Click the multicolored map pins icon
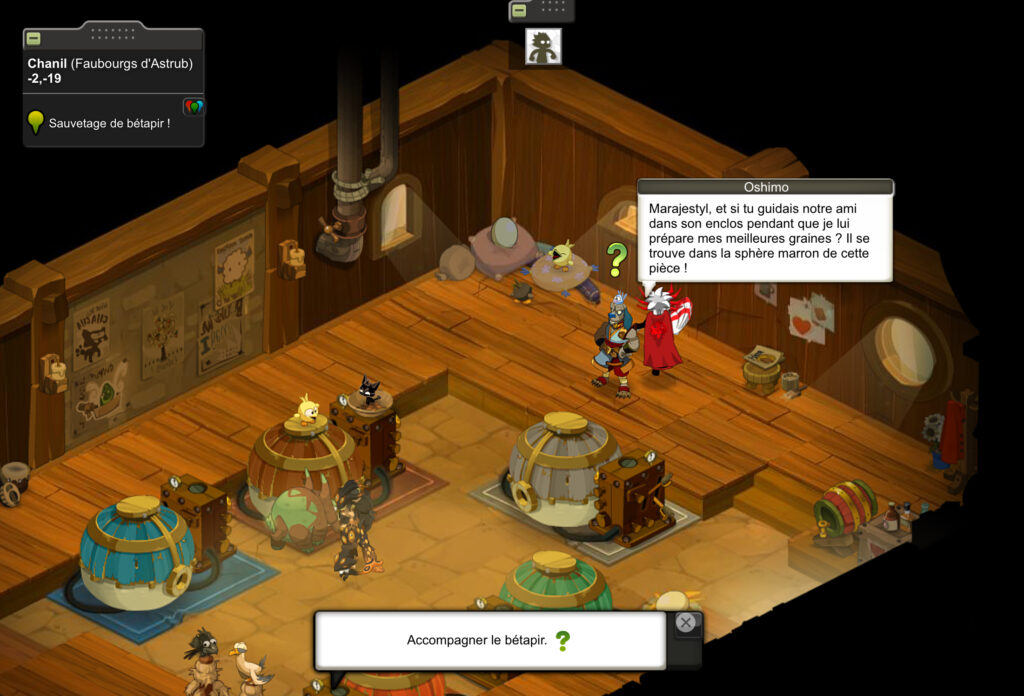 pyautogui.click(x=193, y=106)
